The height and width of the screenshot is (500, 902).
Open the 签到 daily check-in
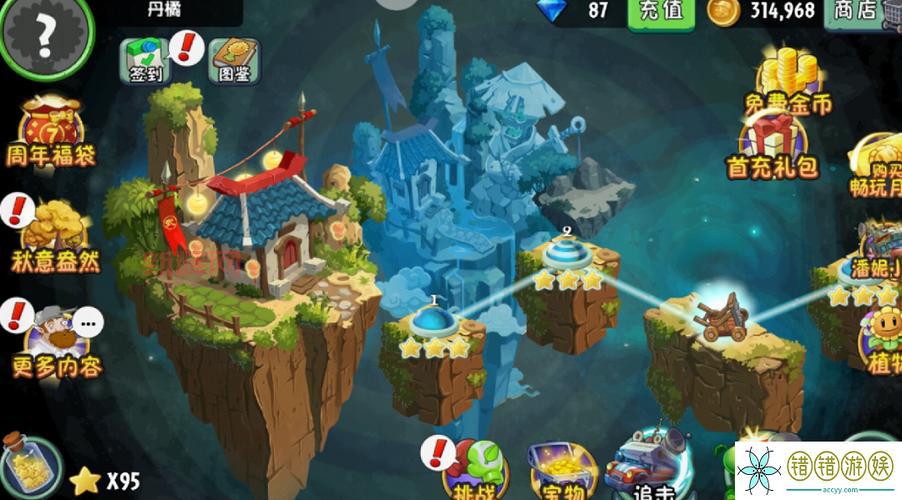(x=146, y=60)
